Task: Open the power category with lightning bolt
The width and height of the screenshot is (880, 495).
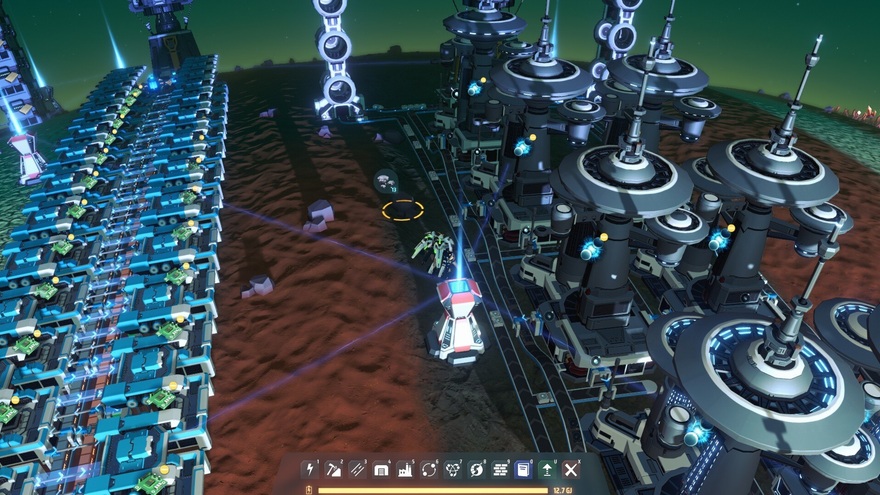Action: pyautogui.click(x=310, y=469)
